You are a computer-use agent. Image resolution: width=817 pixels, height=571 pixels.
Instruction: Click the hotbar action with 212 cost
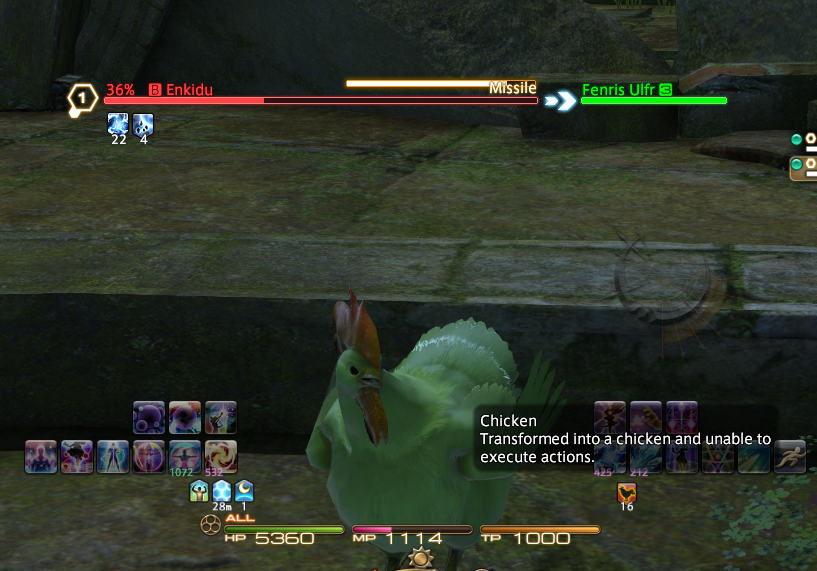[x=645, y=456]
